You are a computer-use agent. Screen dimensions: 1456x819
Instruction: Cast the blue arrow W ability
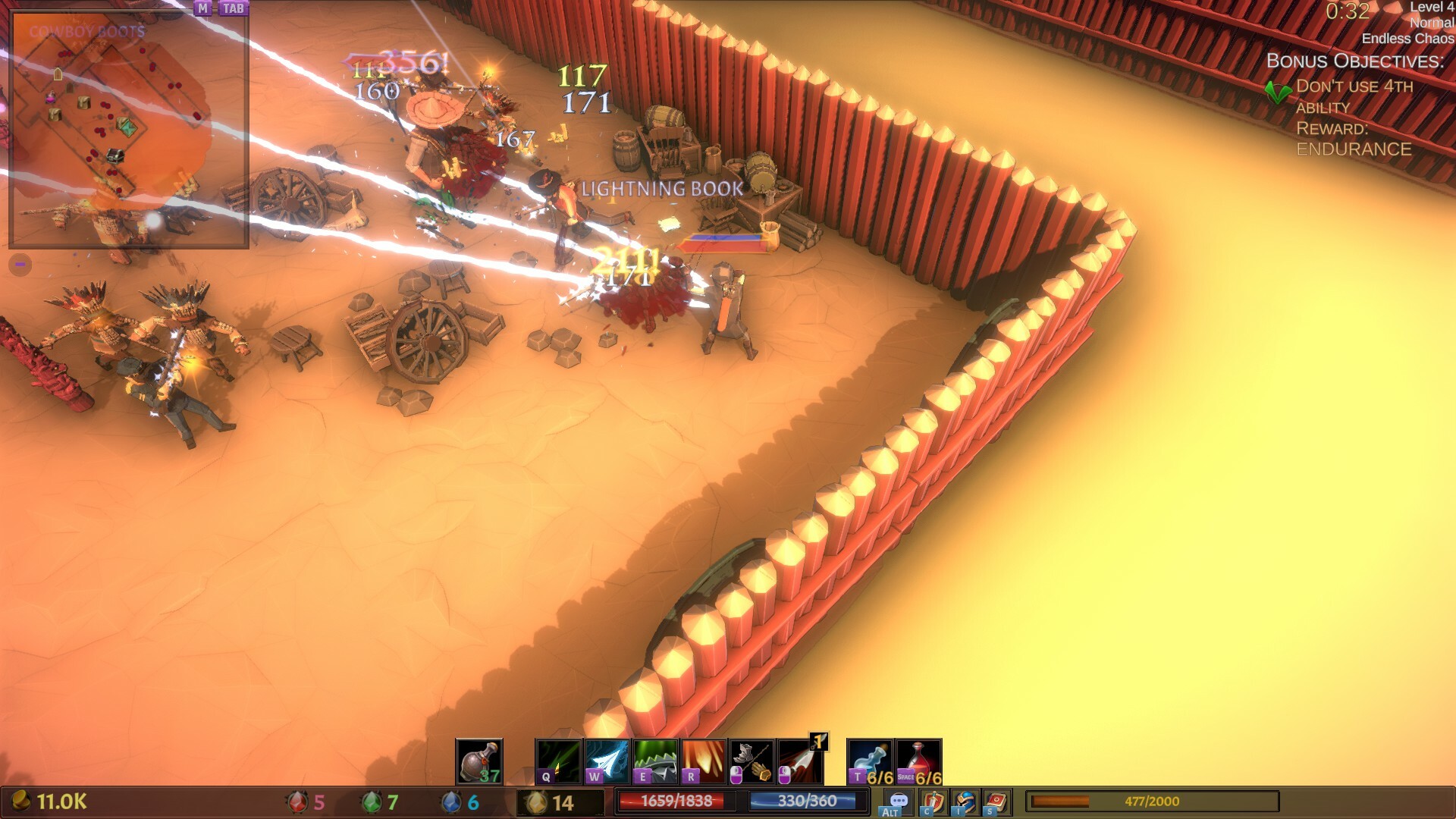[x=607, y=761]
